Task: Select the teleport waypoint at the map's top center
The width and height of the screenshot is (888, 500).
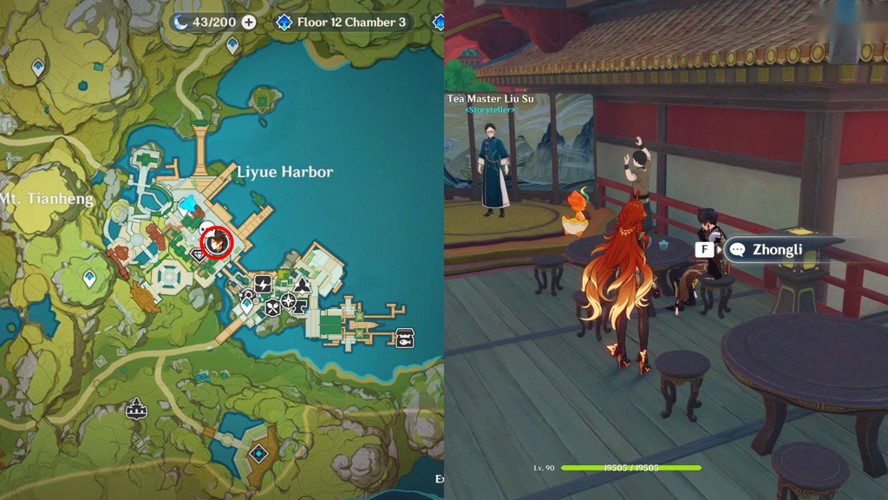Action: click(233, 44)
